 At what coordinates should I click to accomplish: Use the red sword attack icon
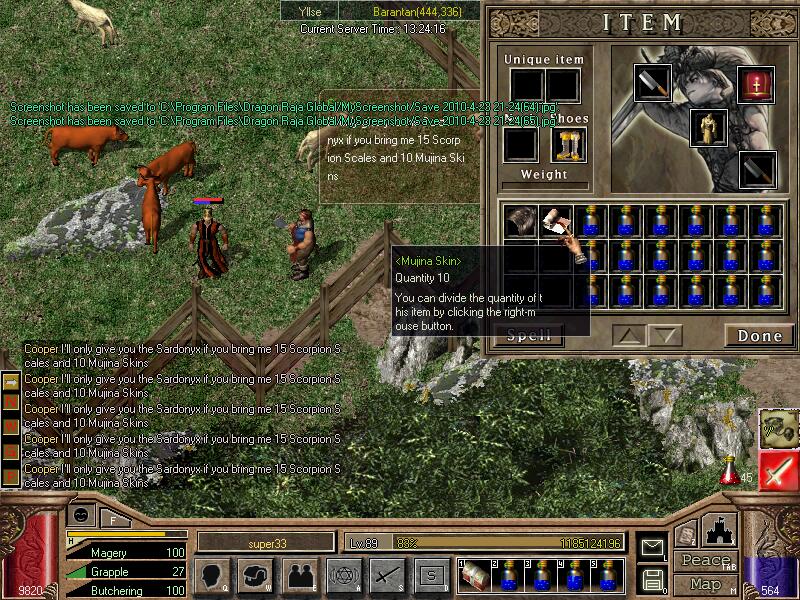tap(778, 470)
